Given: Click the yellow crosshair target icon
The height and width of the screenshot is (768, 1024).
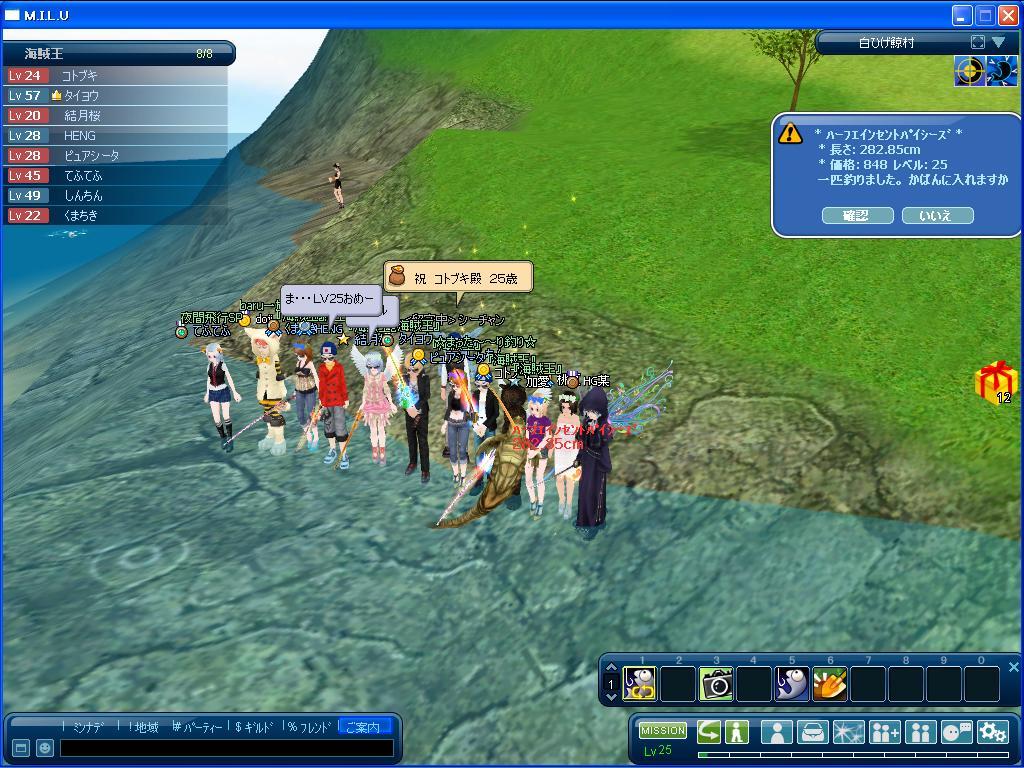Looking at the screenshot, I should [969, 71].
